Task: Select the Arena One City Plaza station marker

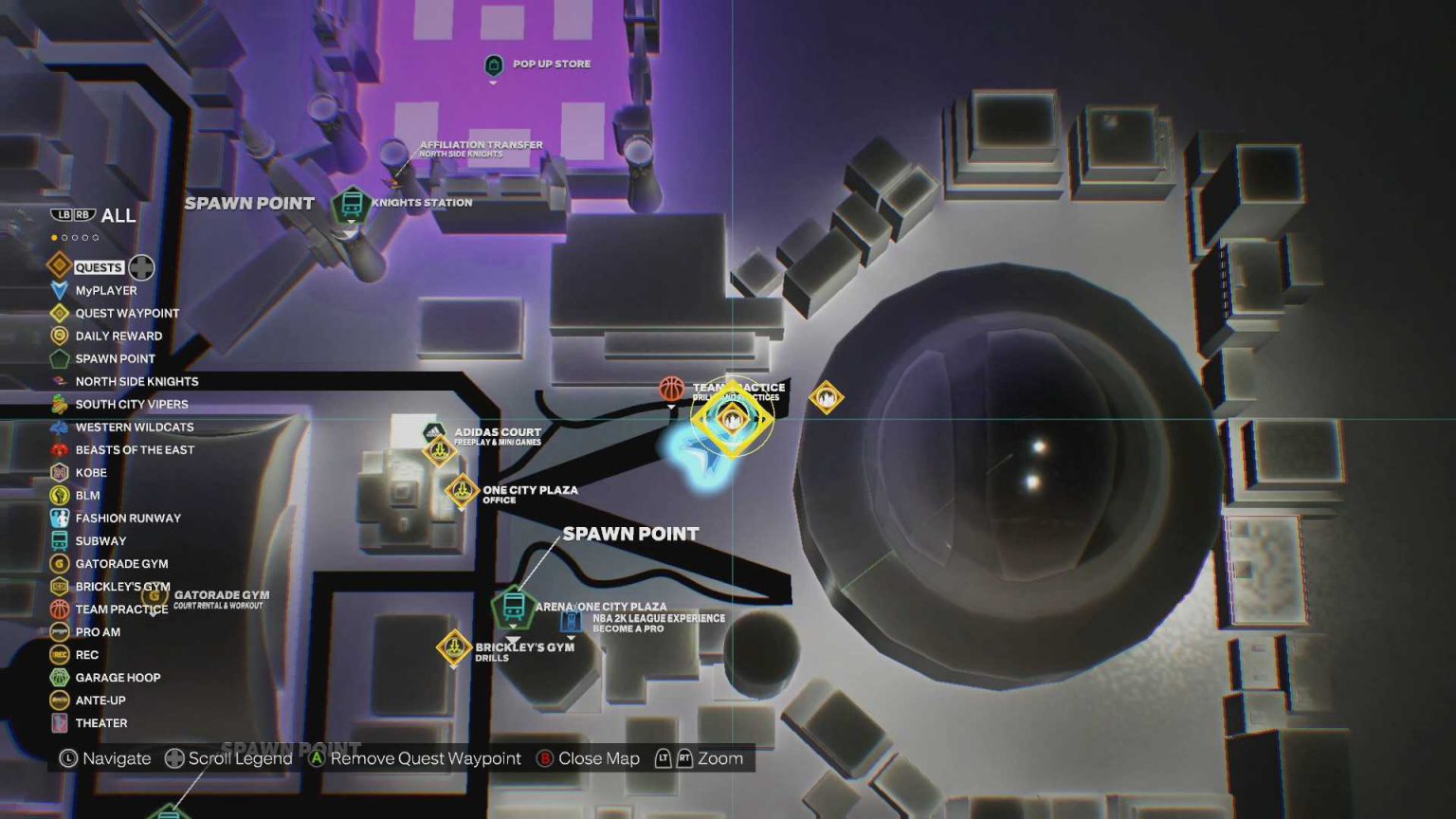Action: [514, 605]
